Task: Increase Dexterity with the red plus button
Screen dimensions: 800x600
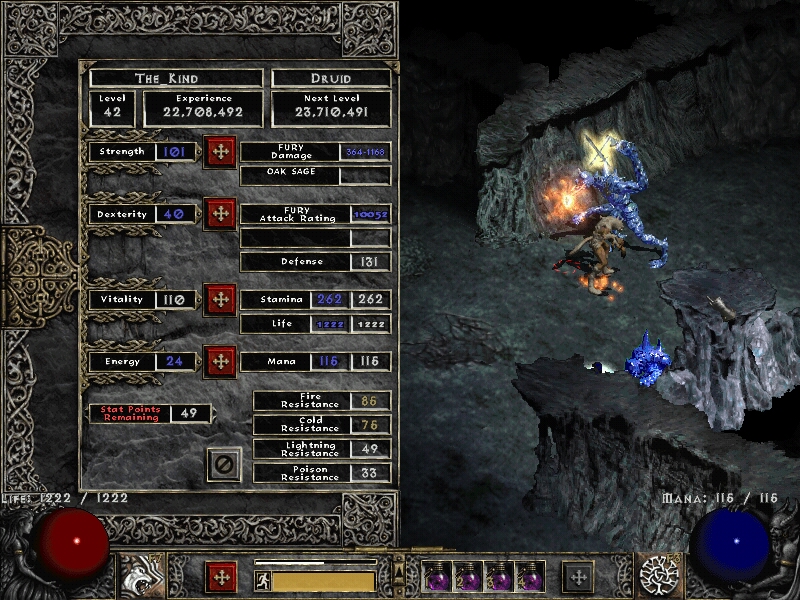Action: [220, 214]
